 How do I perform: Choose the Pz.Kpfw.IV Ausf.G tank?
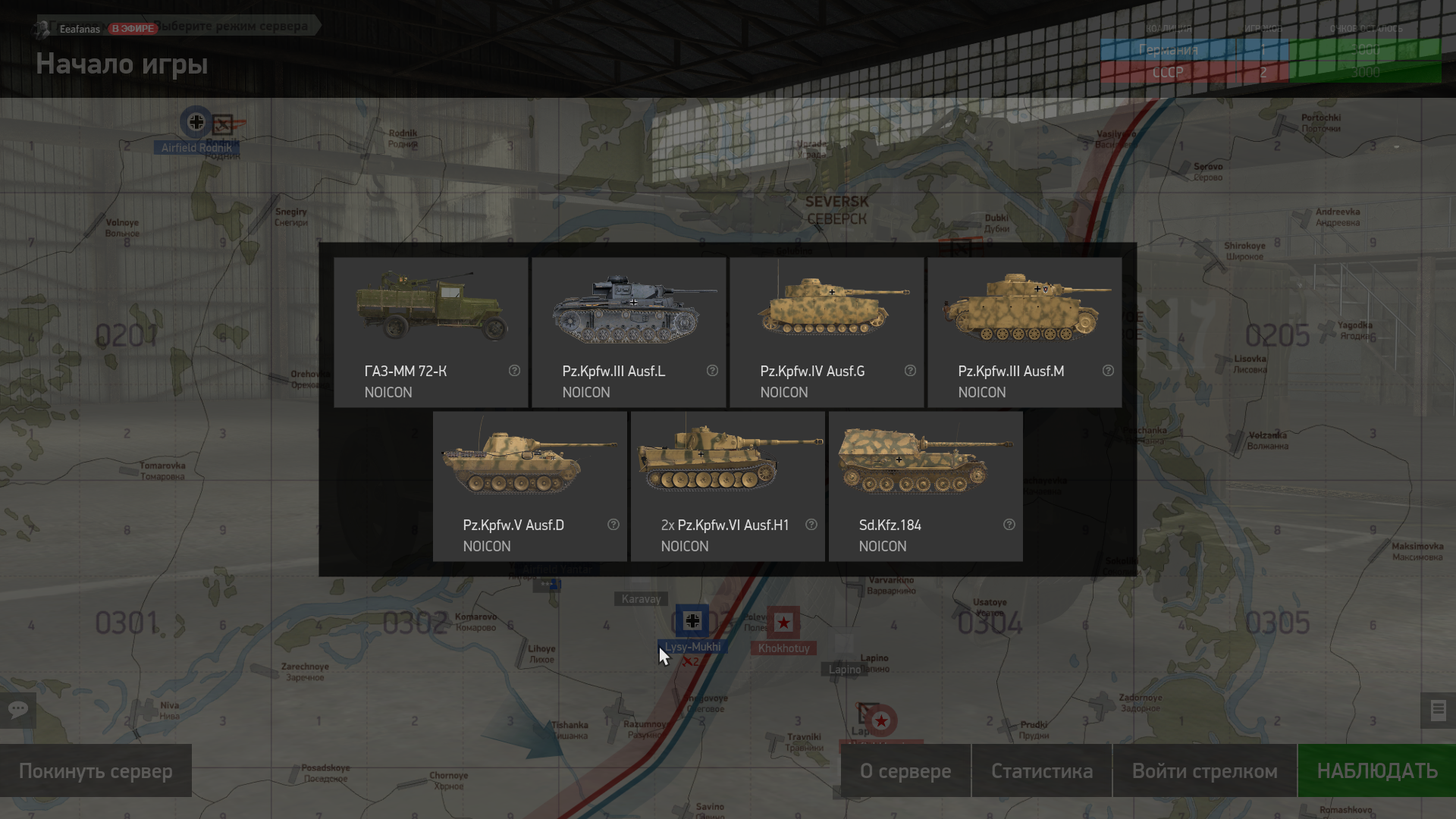click(x=827, y=332)
